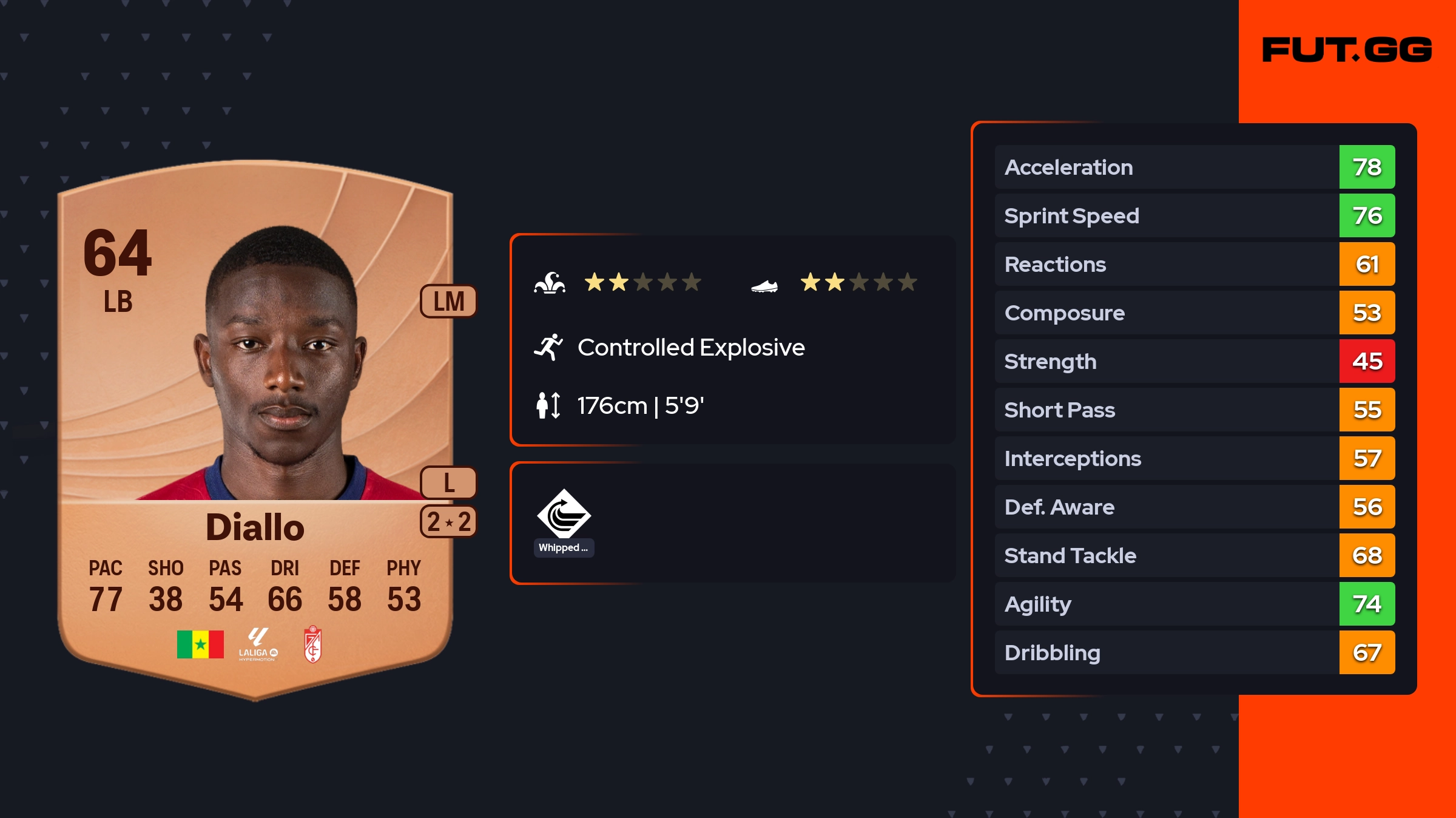
Task: Click the Controlled Explosive acceleration type
Action: [x=690, y=348]
